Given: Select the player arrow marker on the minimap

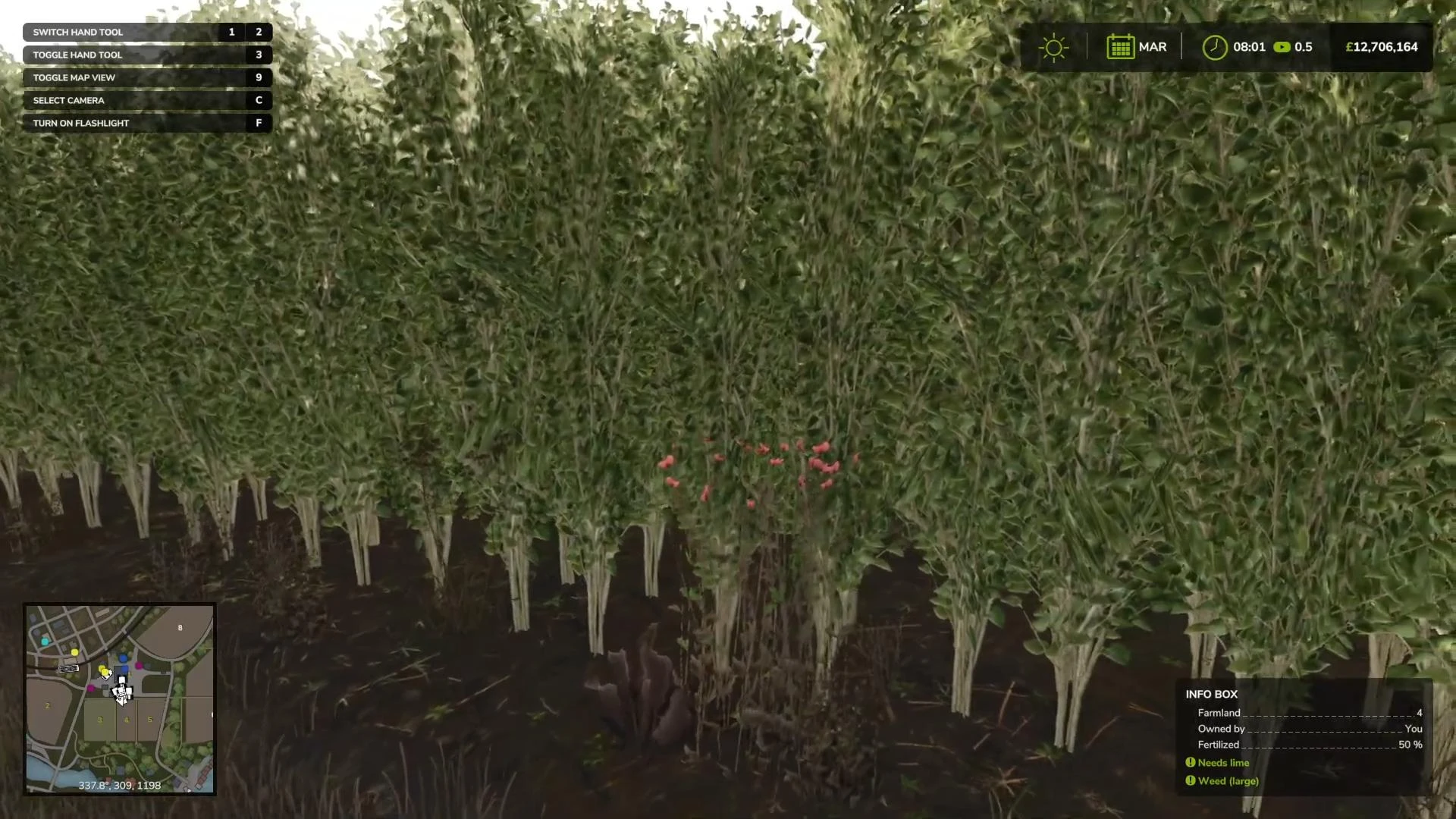Looking at the screenshot, I should [121, 695].
